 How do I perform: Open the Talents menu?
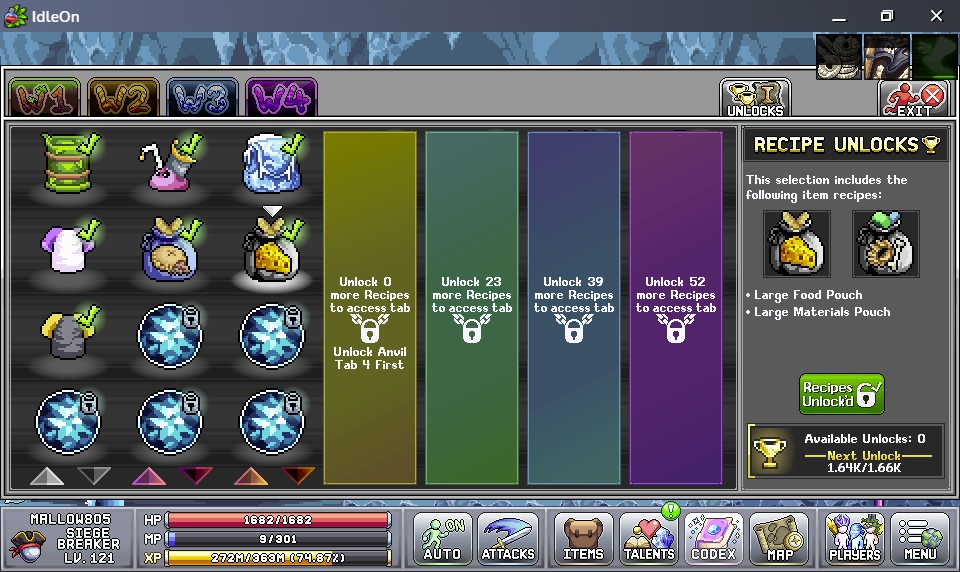pyautogui.click(x=649, y=540)
